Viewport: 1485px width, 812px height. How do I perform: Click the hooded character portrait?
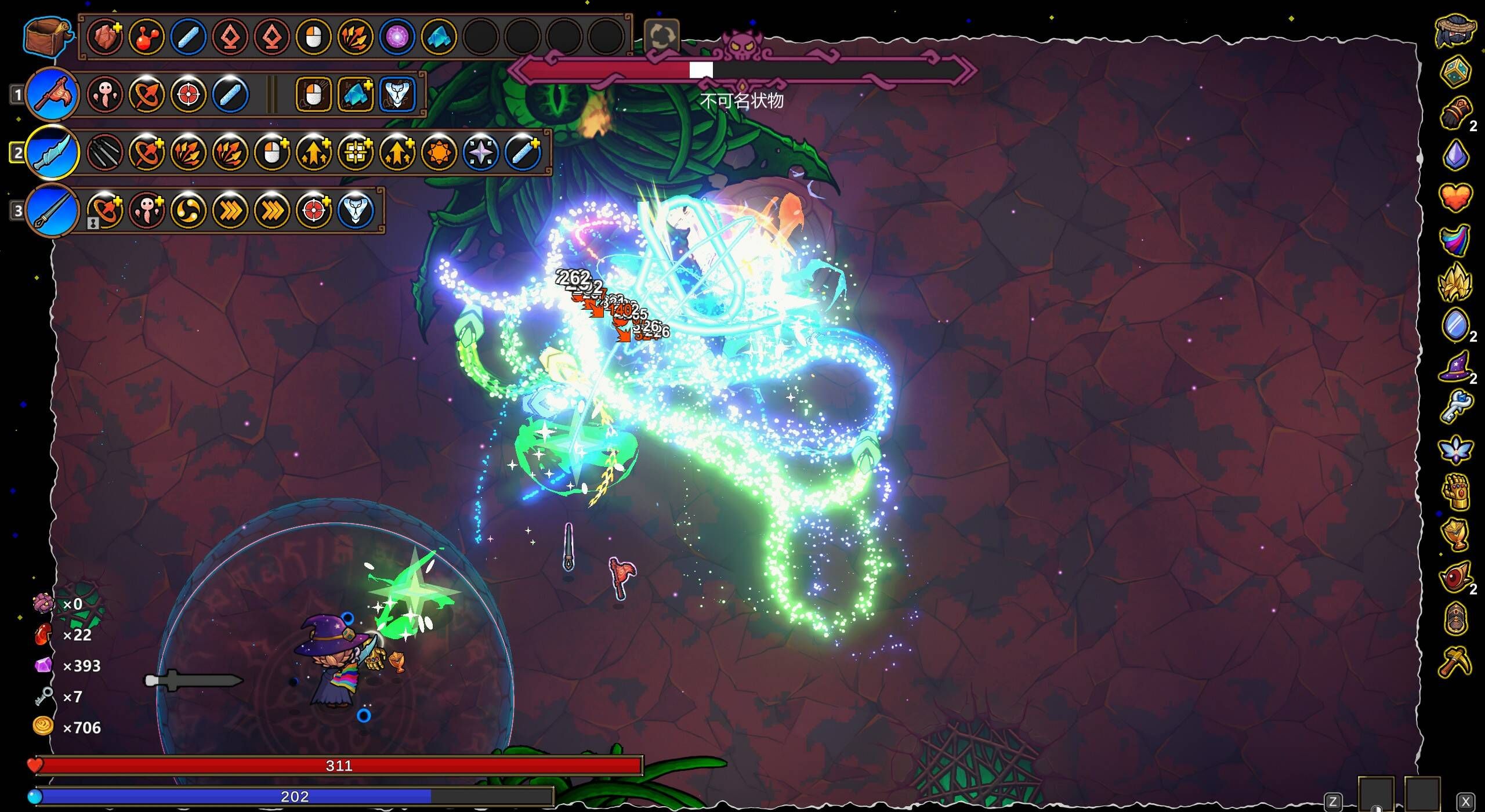tap(1456, 30)
